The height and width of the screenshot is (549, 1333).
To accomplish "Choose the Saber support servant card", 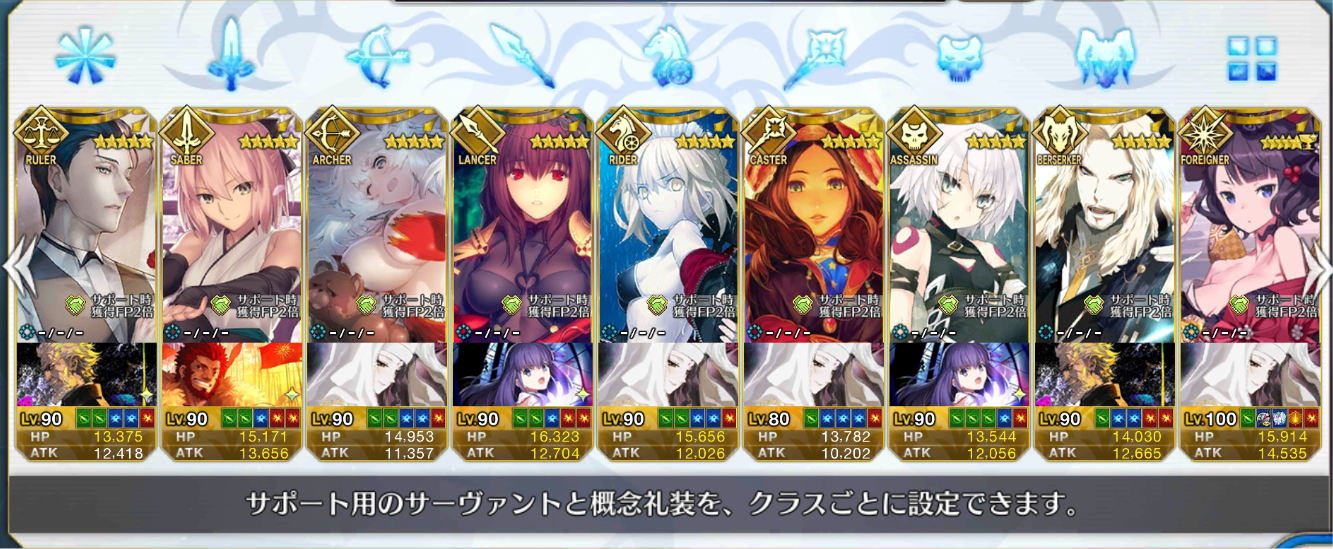I will (229, 230).
